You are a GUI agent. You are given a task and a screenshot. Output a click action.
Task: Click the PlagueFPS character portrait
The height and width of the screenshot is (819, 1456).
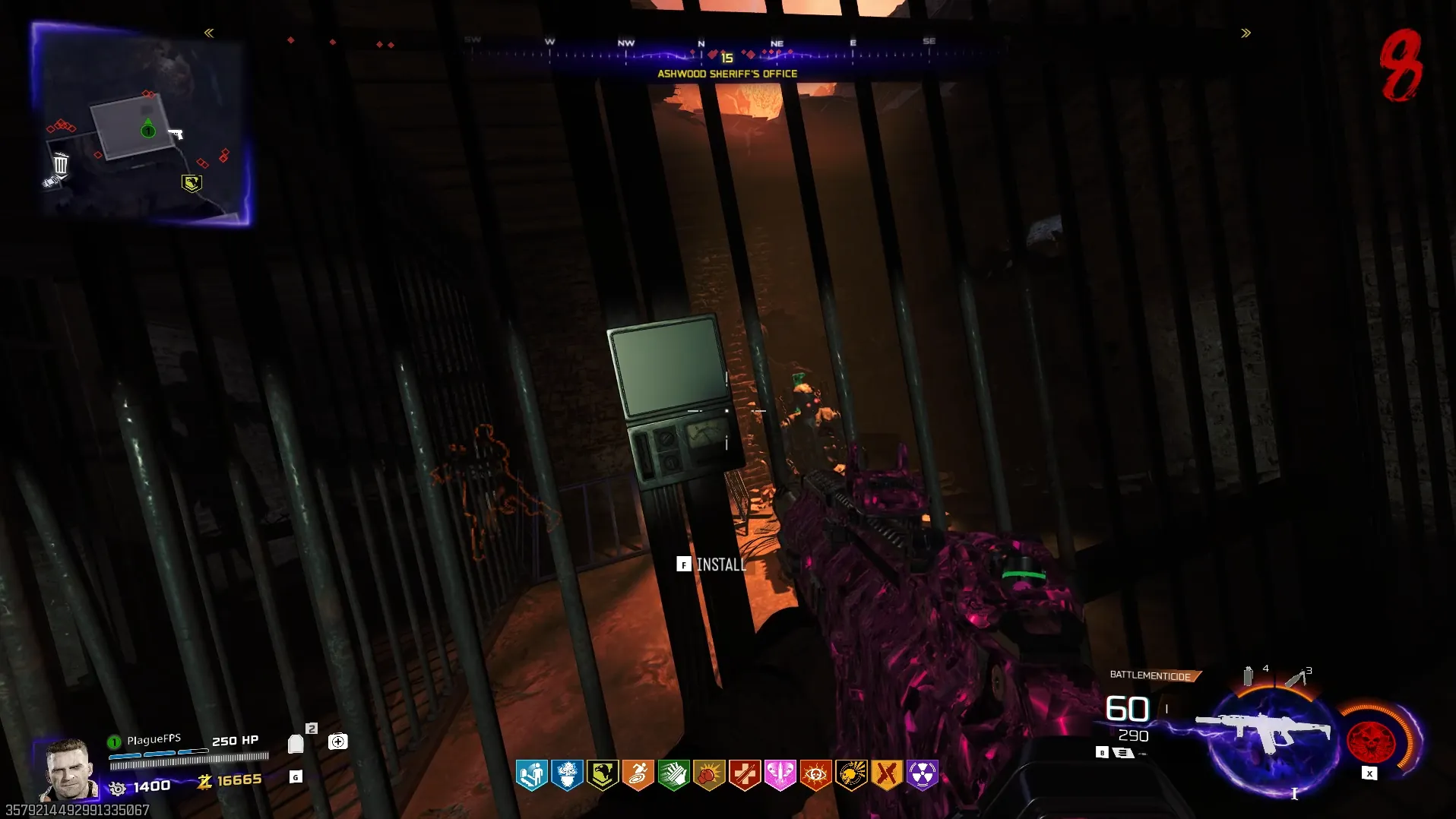tap(68, 769)
